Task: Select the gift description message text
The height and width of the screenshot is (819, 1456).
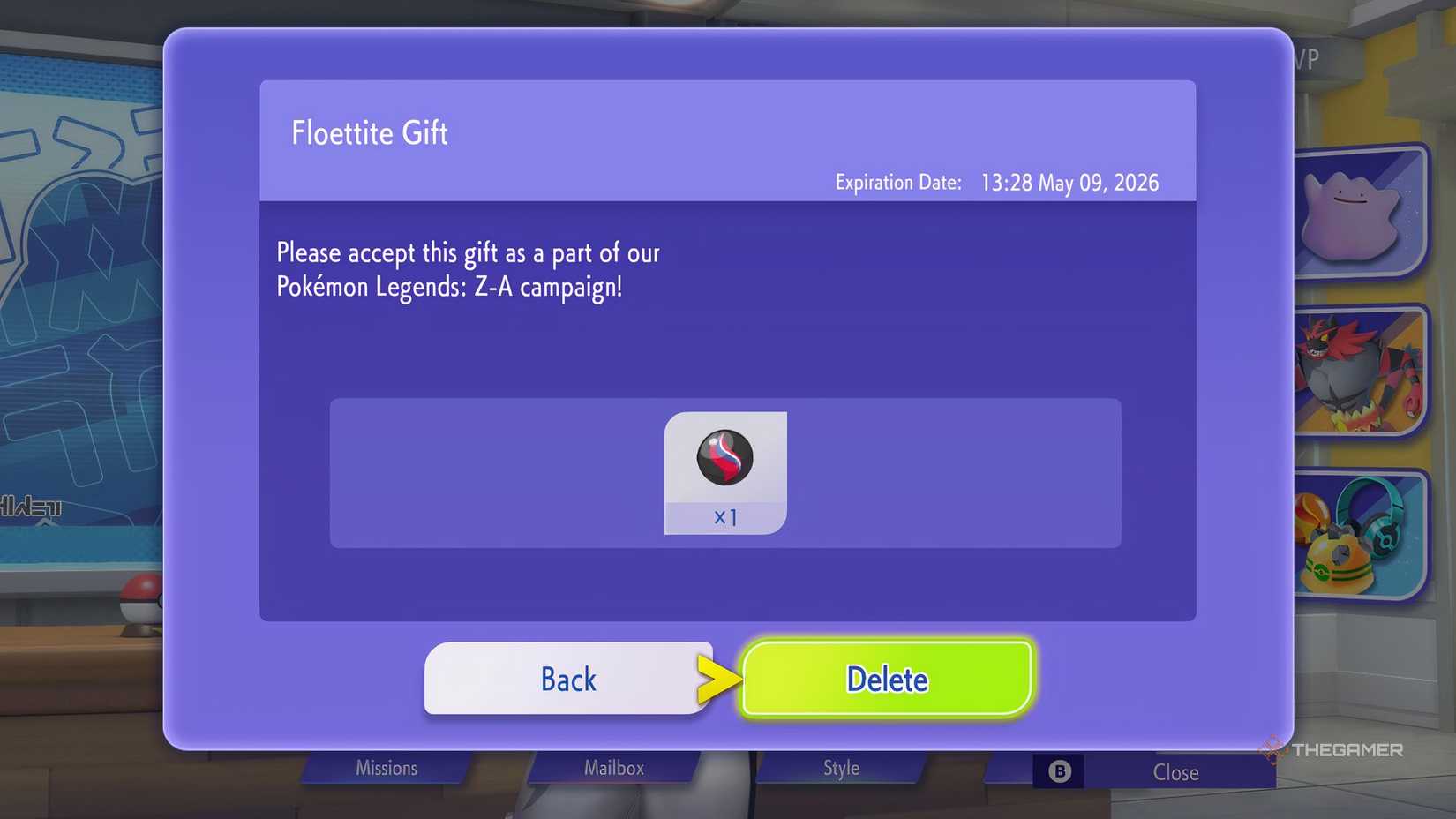Action: (468, 269)
